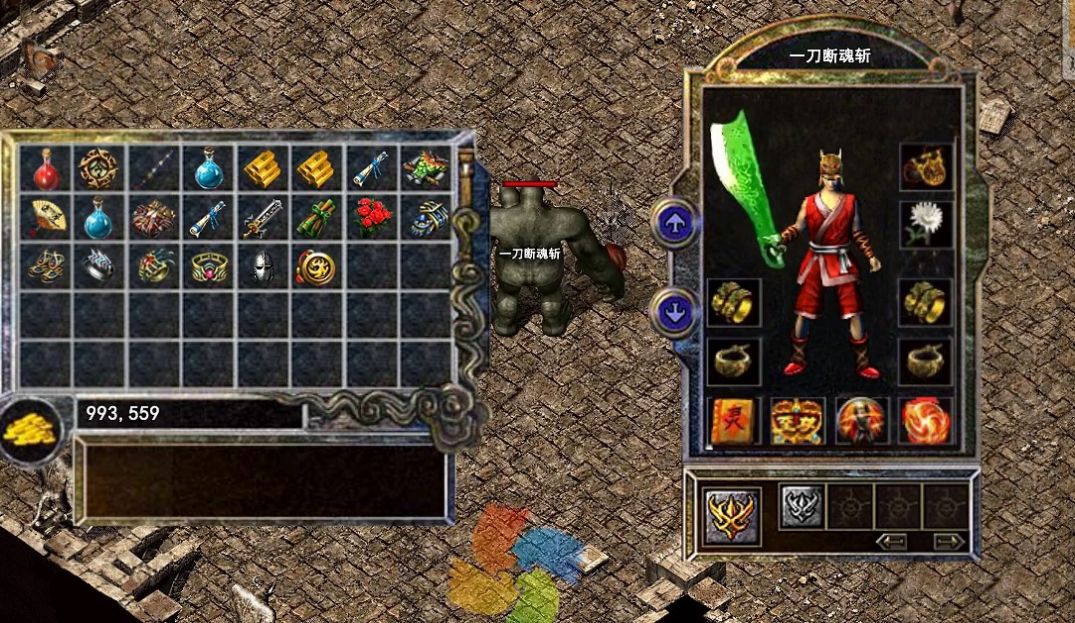Select the white flower equipment slot
Screen dimensions: 1075x623
click(925, 222)
